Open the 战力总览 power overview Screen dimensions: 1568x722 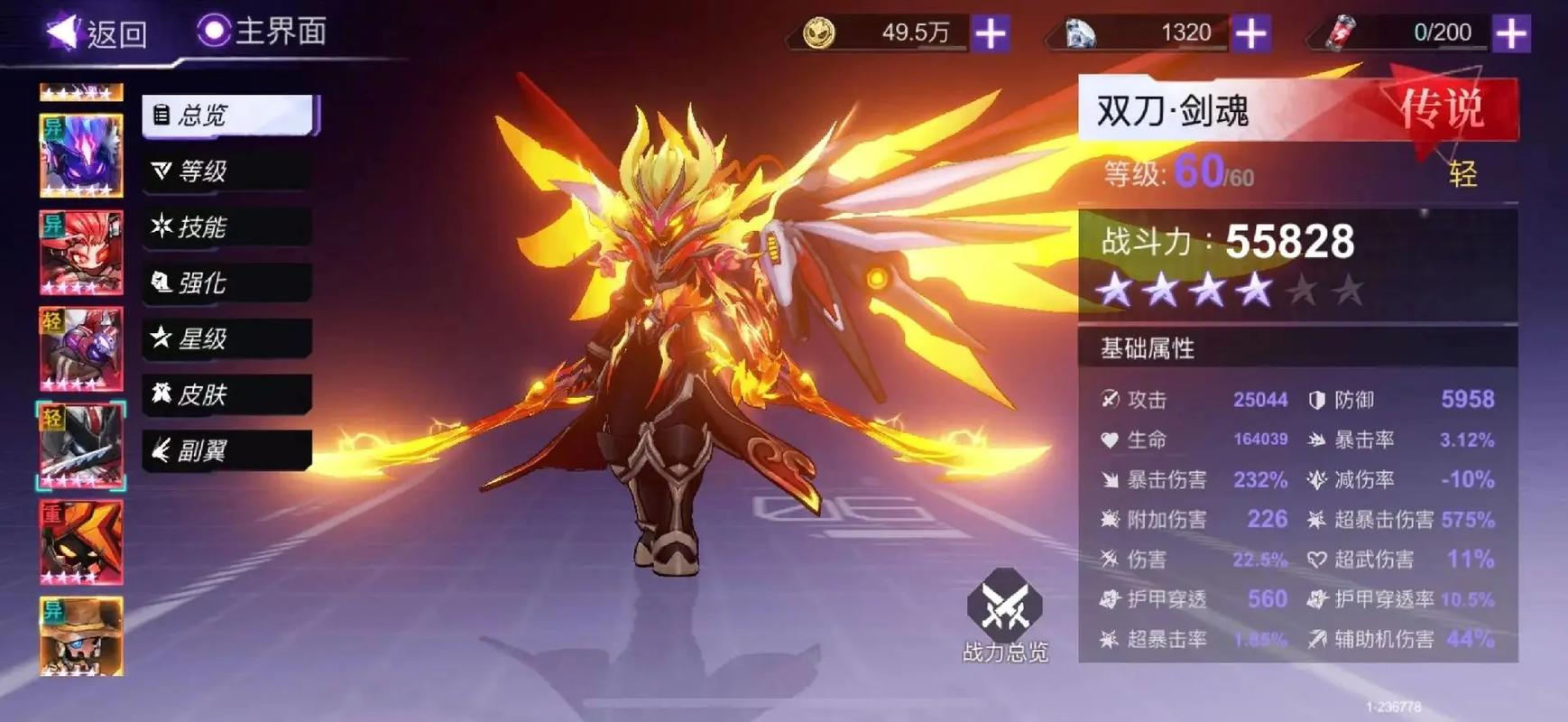click(1004, 616)
